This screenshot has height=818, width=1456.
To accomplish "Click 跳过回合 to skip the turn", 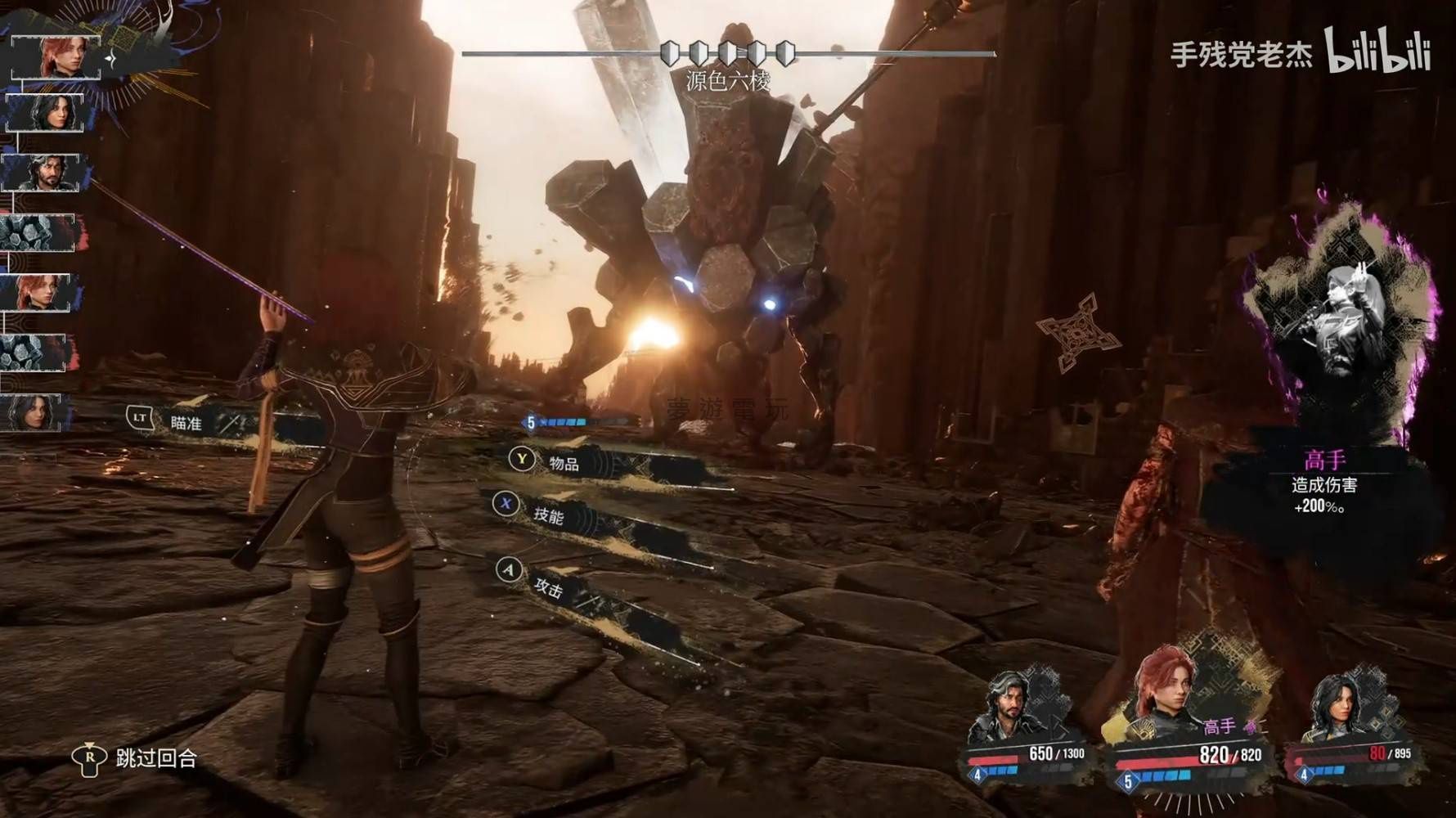I will click(155, 758).
